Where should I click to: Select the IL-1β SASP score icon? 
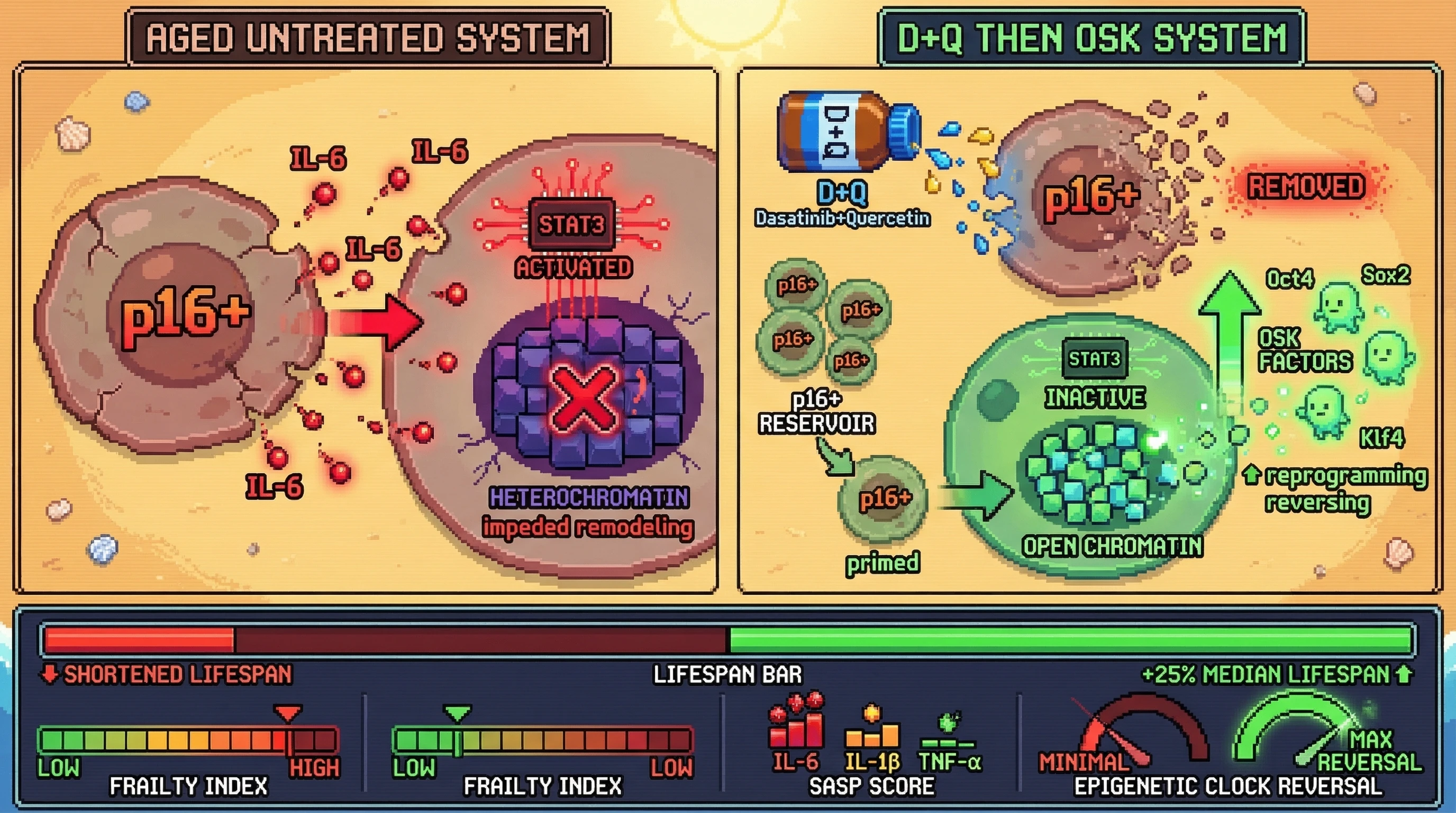(871, 729)
